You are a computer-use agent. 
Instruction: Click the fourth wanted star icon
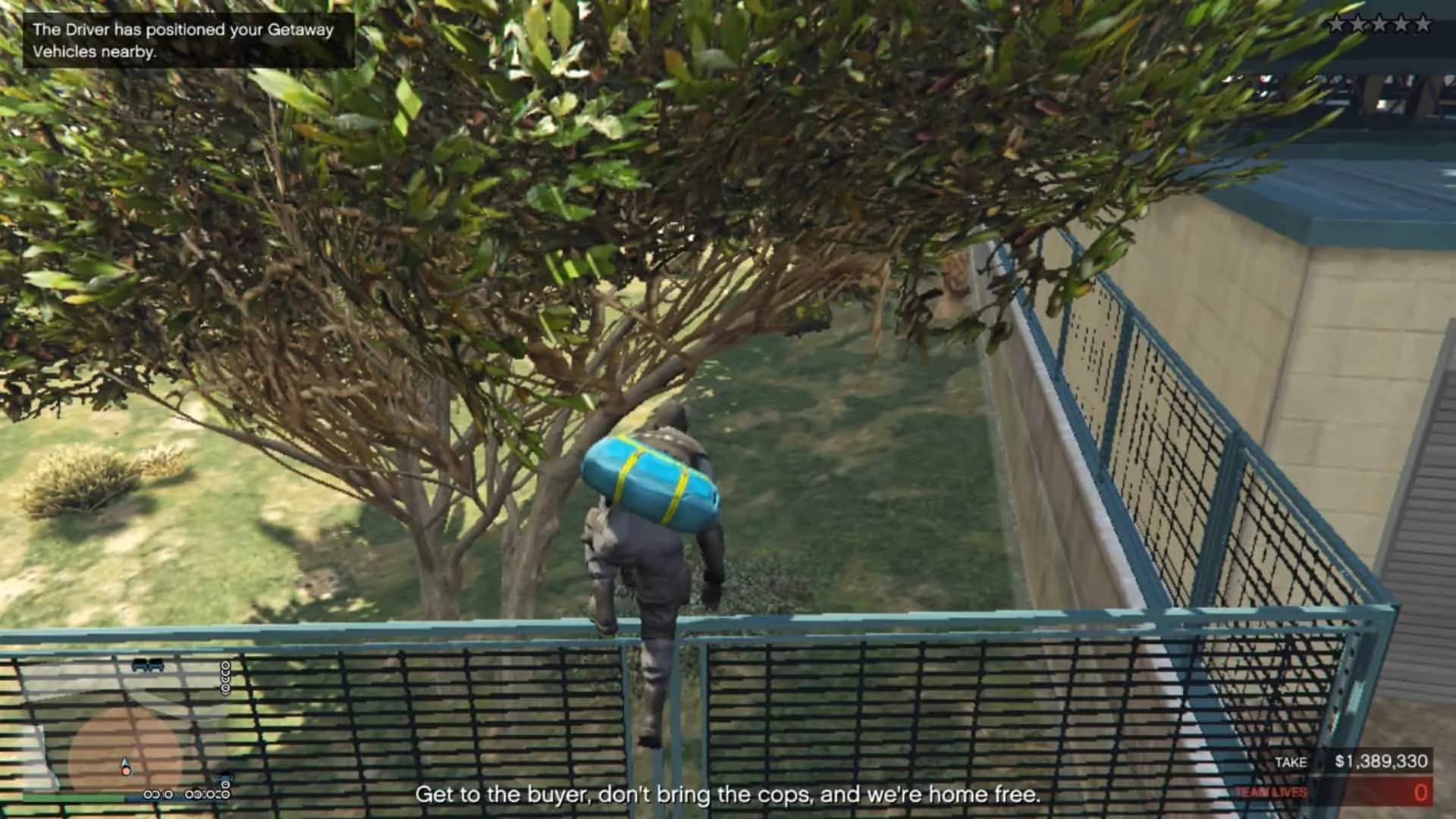tap(1401, 23)
